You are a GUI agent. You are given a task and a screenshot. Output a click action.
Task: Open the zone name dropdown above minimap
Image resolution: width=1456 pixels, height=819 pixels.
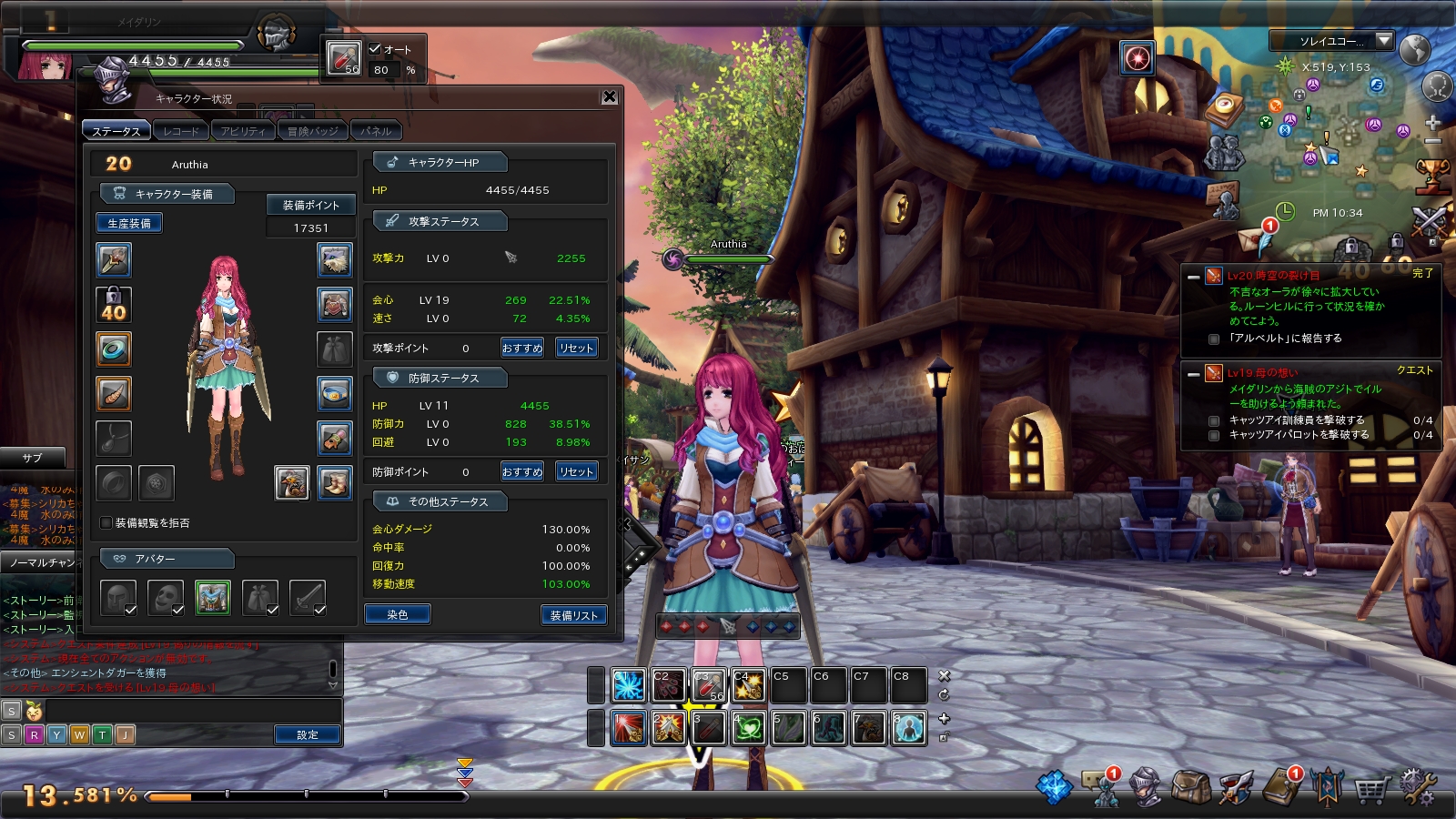pos(1384,40)
